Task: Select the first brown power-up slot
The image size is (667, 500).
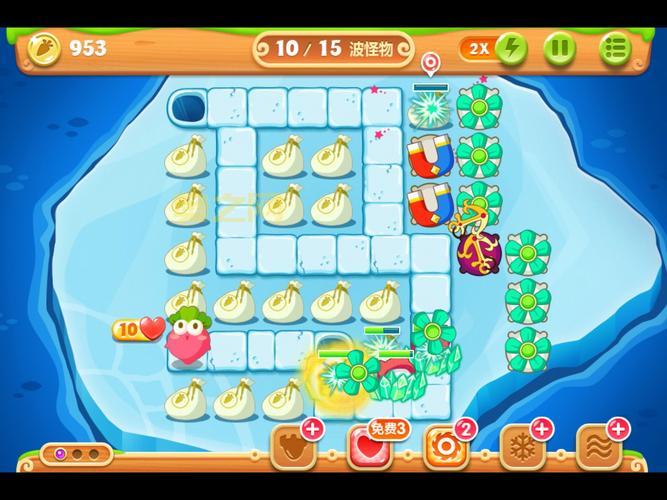Action: click(x=293, y=447)
